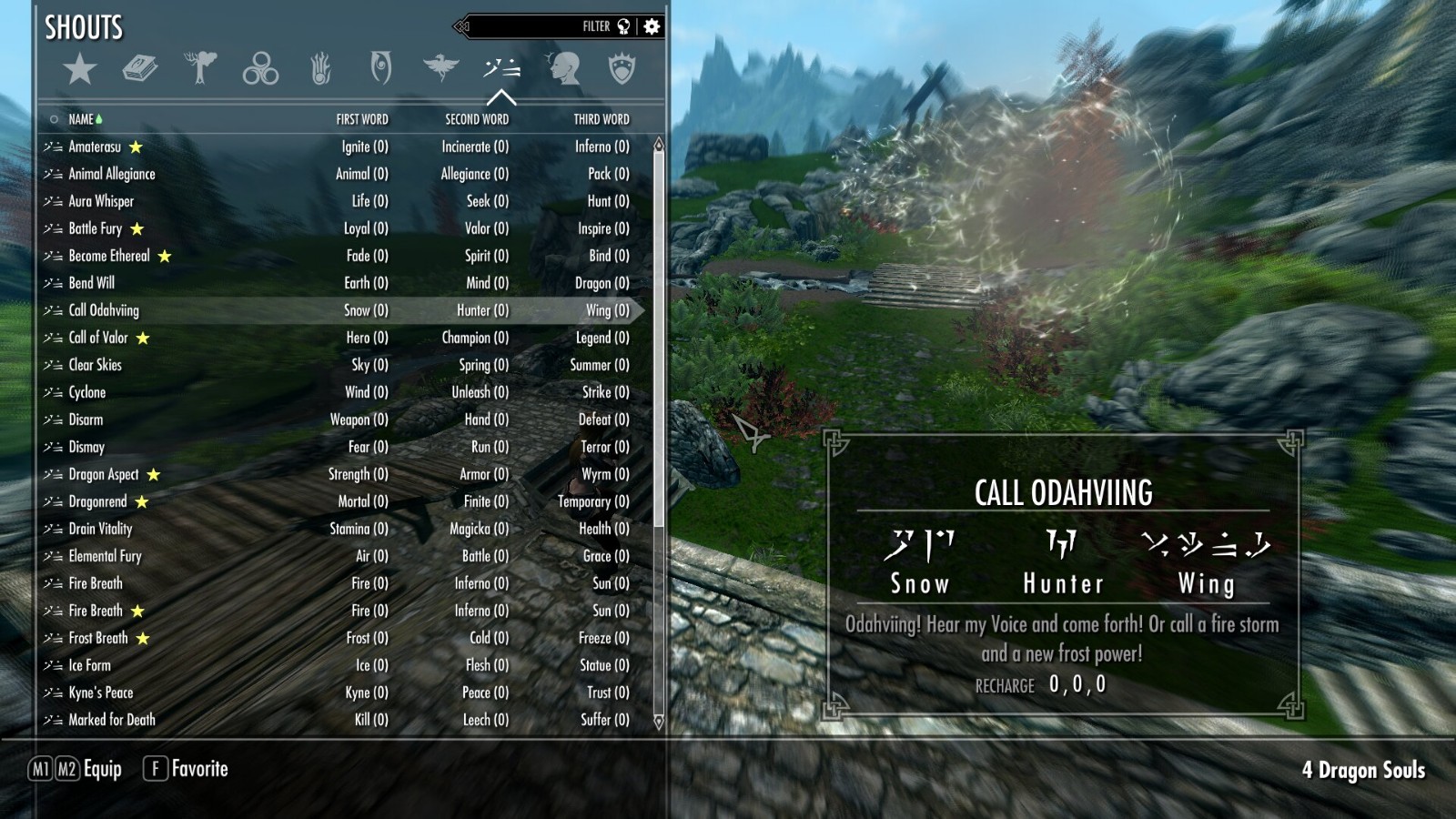Select the Frost Breath shout
This screenshot has width=1456, height=819.
click(98, 638)
